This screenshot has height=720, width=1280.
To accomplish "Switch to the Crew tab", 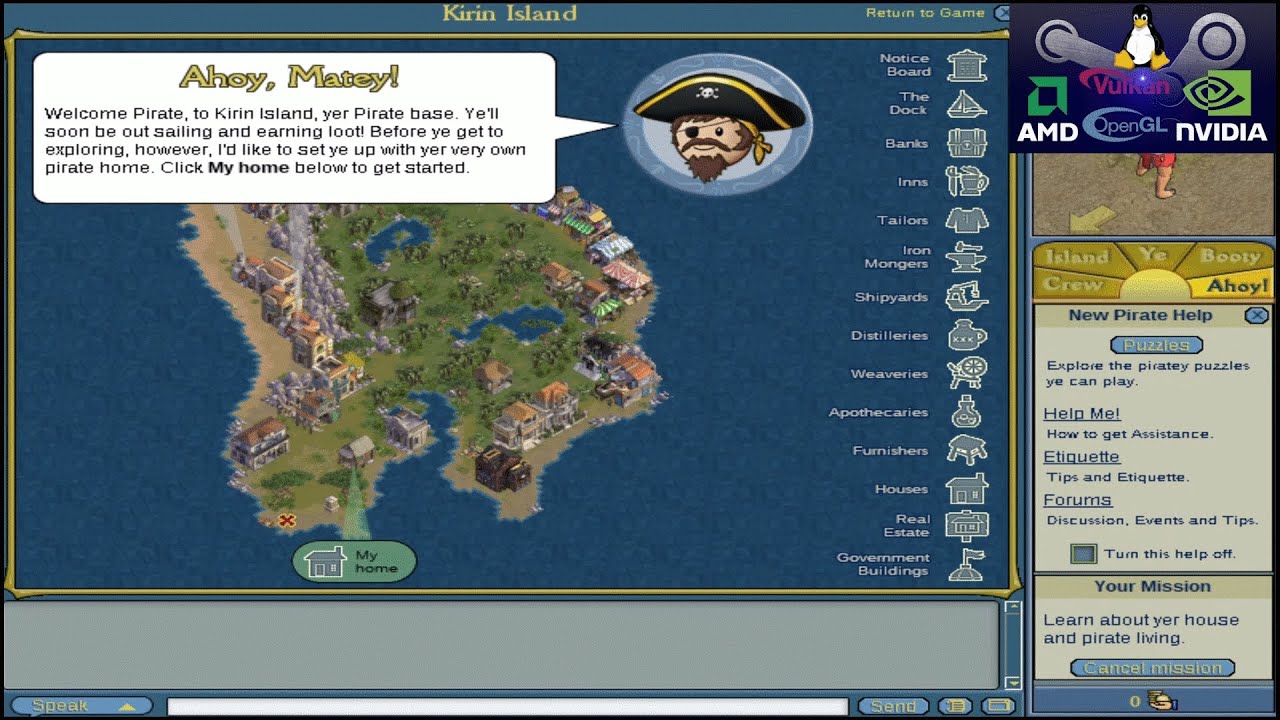I will pos(1065,285).
